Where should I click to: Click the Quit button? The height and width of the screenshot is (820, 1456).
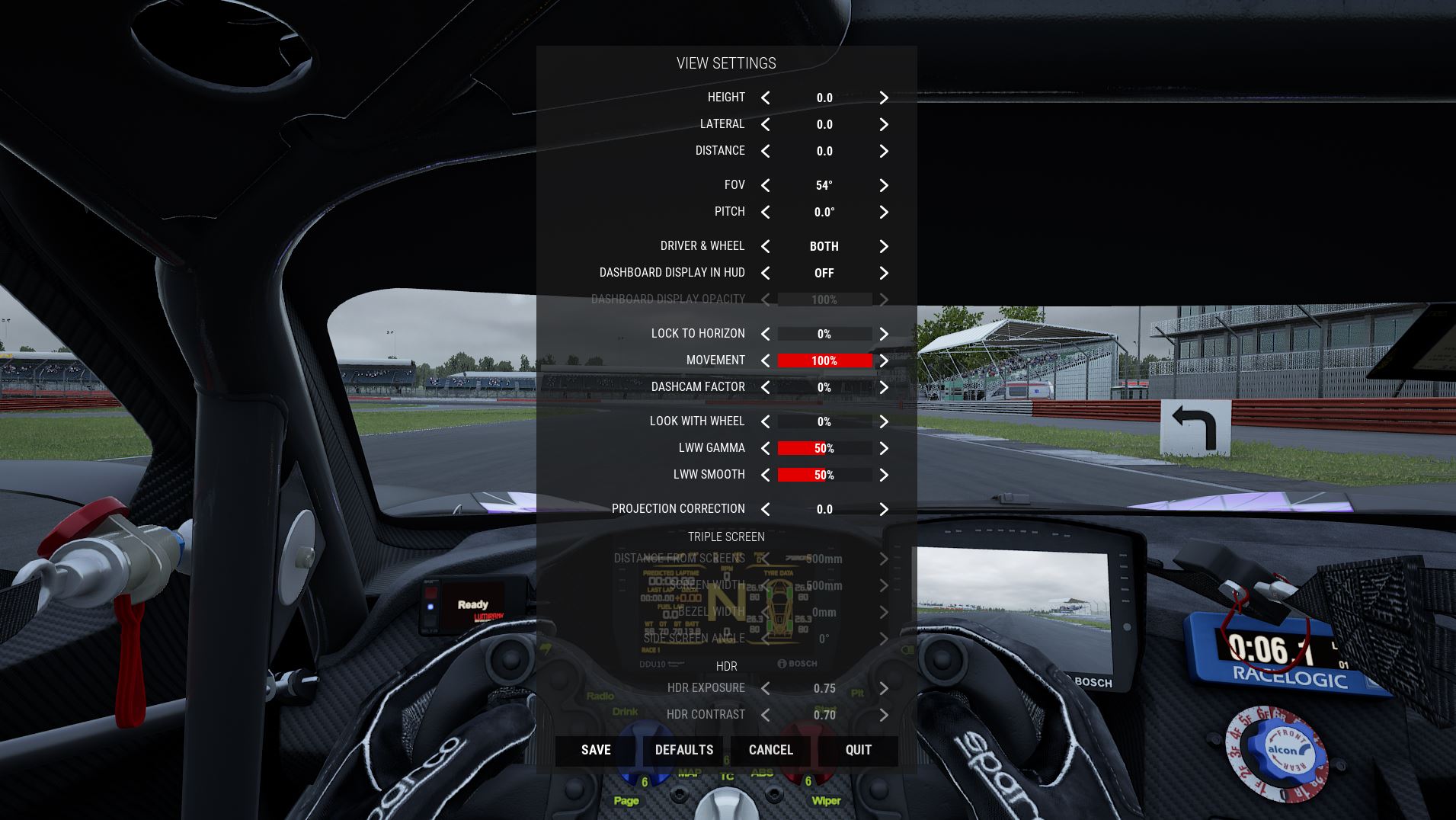(859, 750)
